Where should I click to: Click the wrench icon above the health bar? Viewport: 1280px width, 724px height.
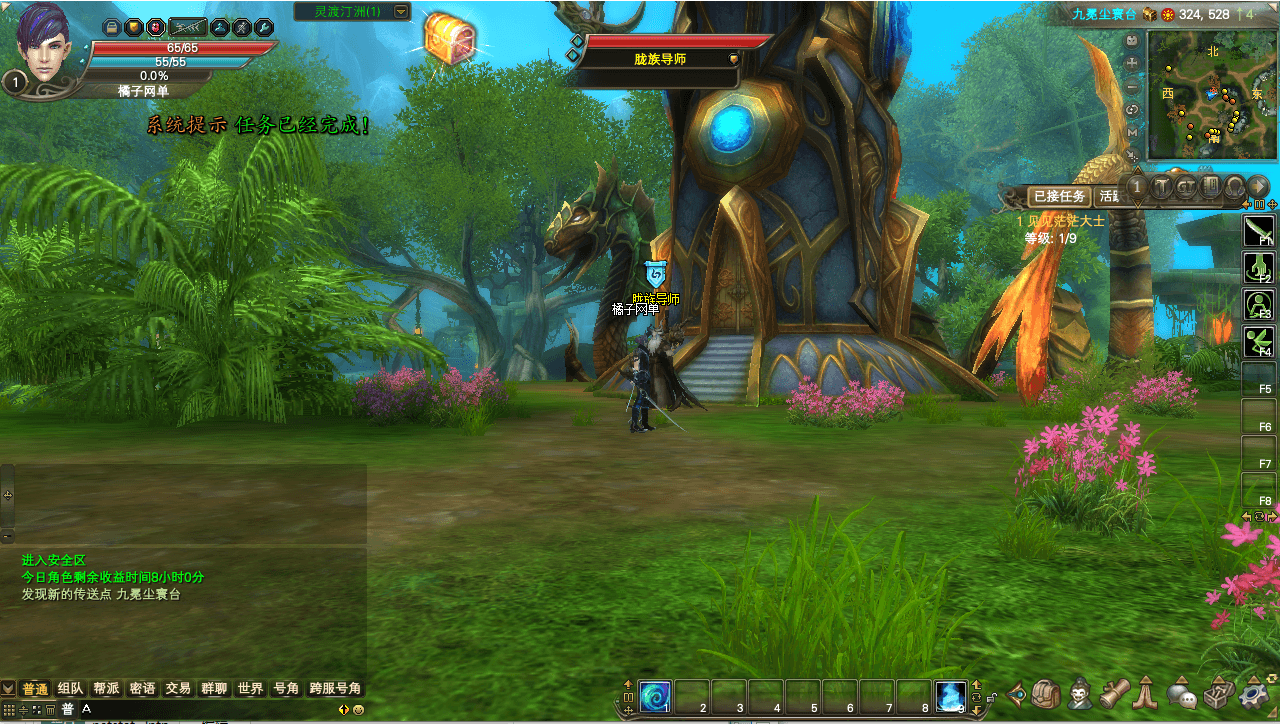tap(264, 27)
